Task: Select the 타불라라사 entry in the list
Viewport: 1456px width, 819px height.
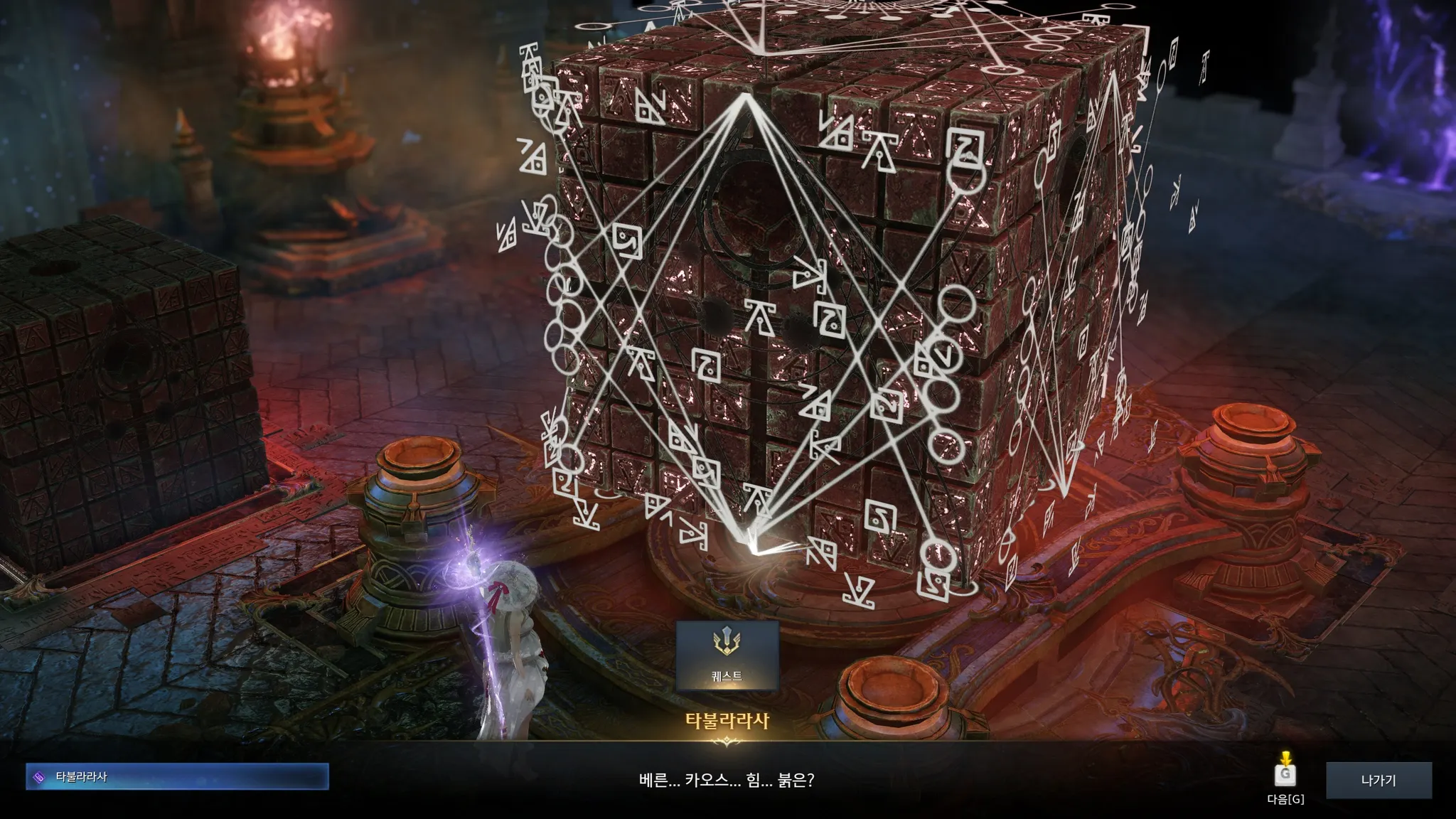Action: (177, 777)
